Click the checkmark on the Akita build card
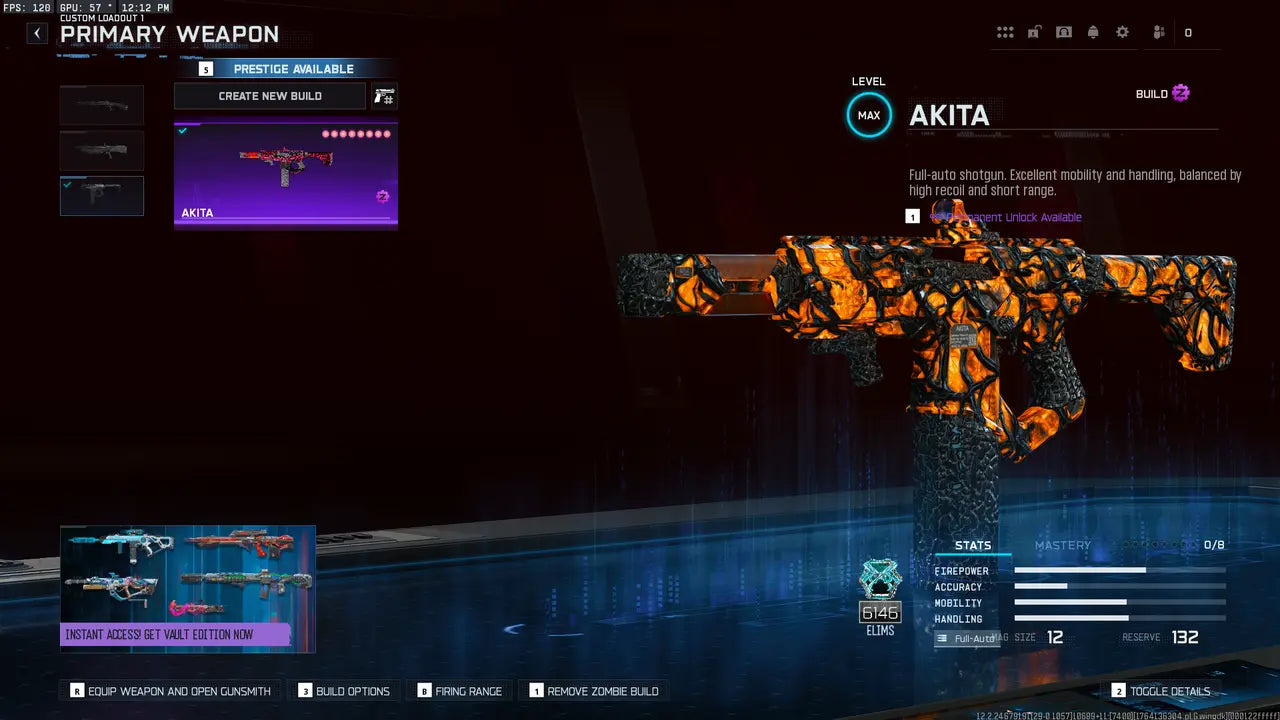The image size is (1280, 720). 182,129
